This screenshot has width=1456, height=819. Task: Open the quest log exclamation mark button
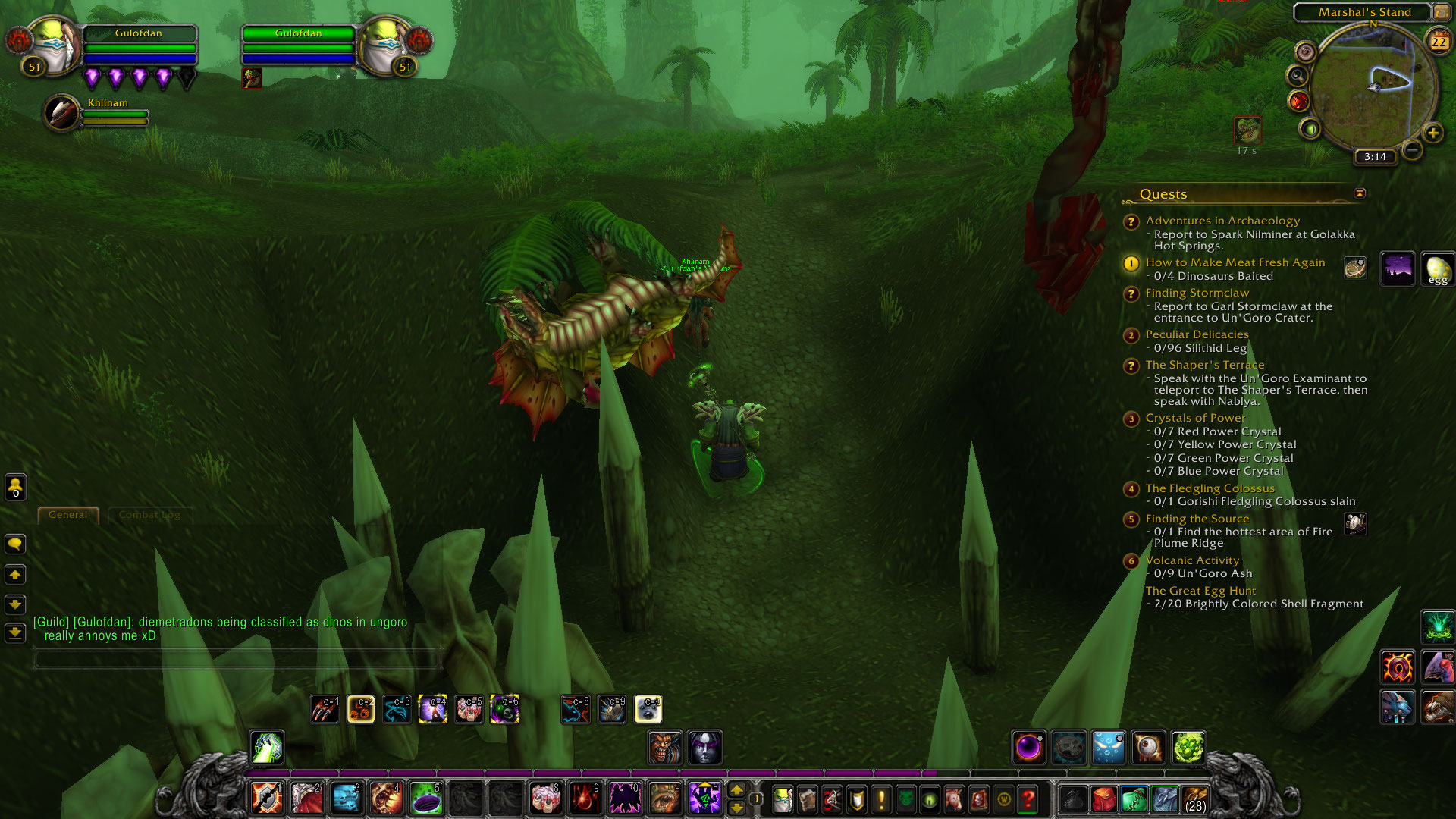881,799
